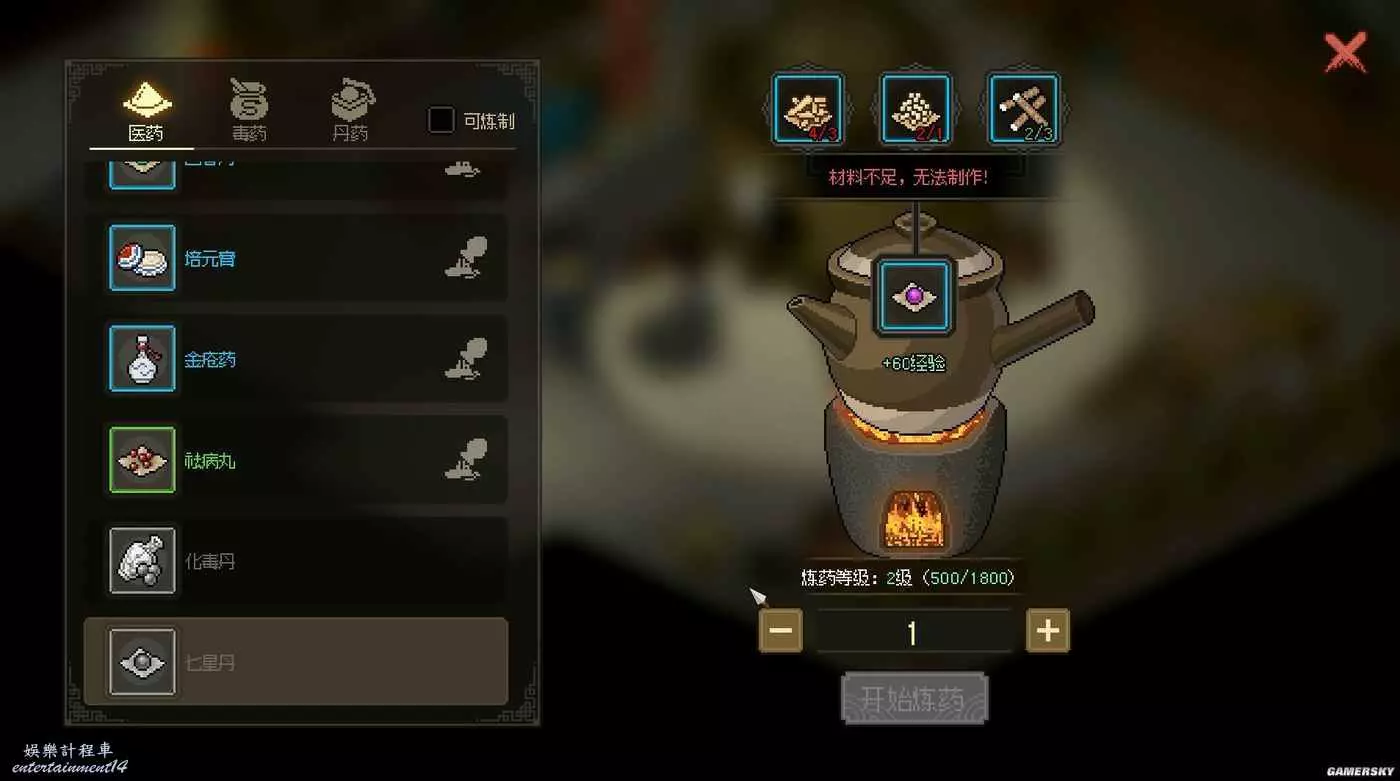Toggle the 可炼制 craftable-only checkbox
This screenshot has width=1400, height=781.
click(441, 121)
